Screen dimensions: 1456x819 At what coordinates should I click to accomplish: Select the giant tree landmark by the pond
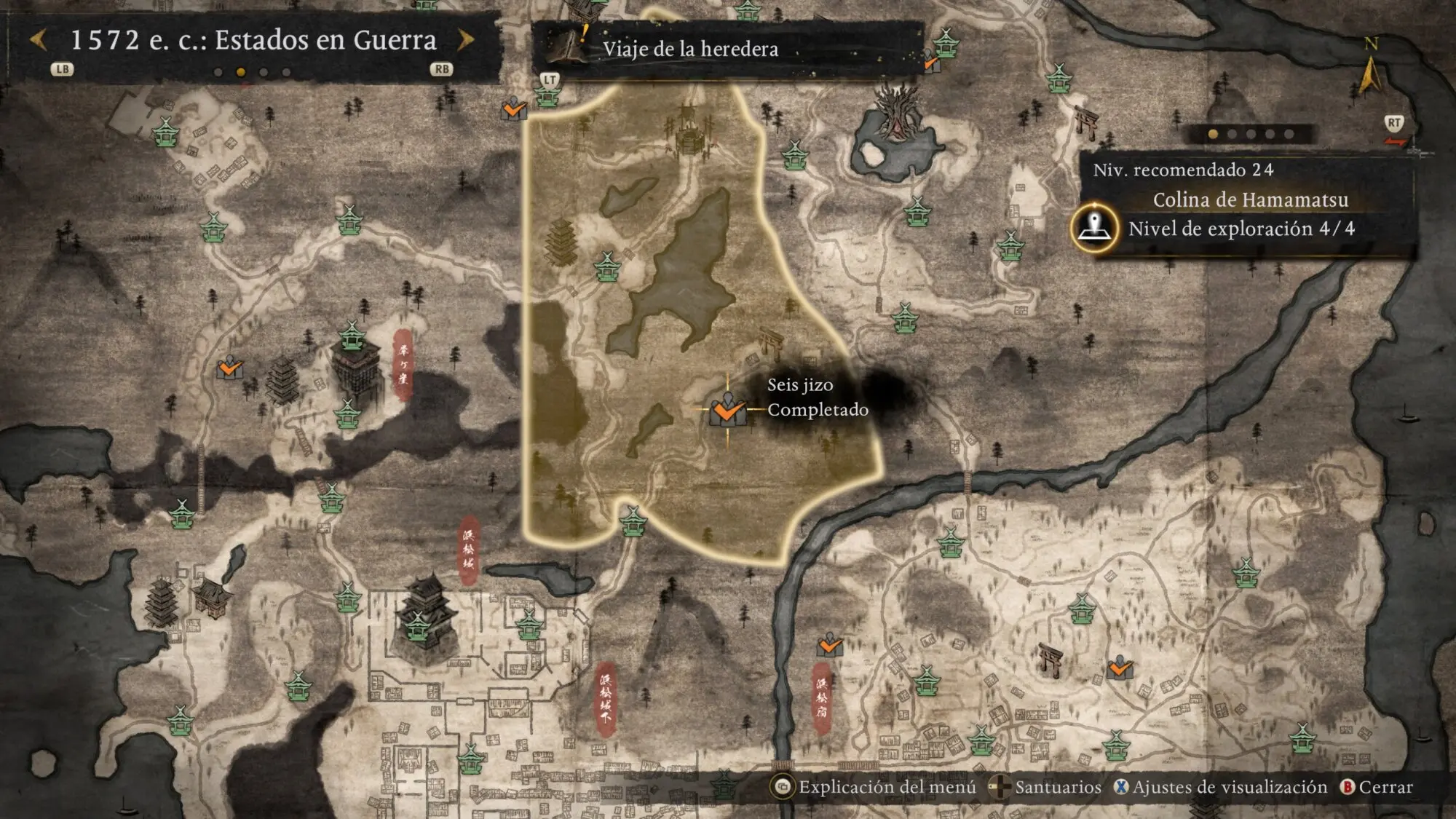(x=897, y=111)
